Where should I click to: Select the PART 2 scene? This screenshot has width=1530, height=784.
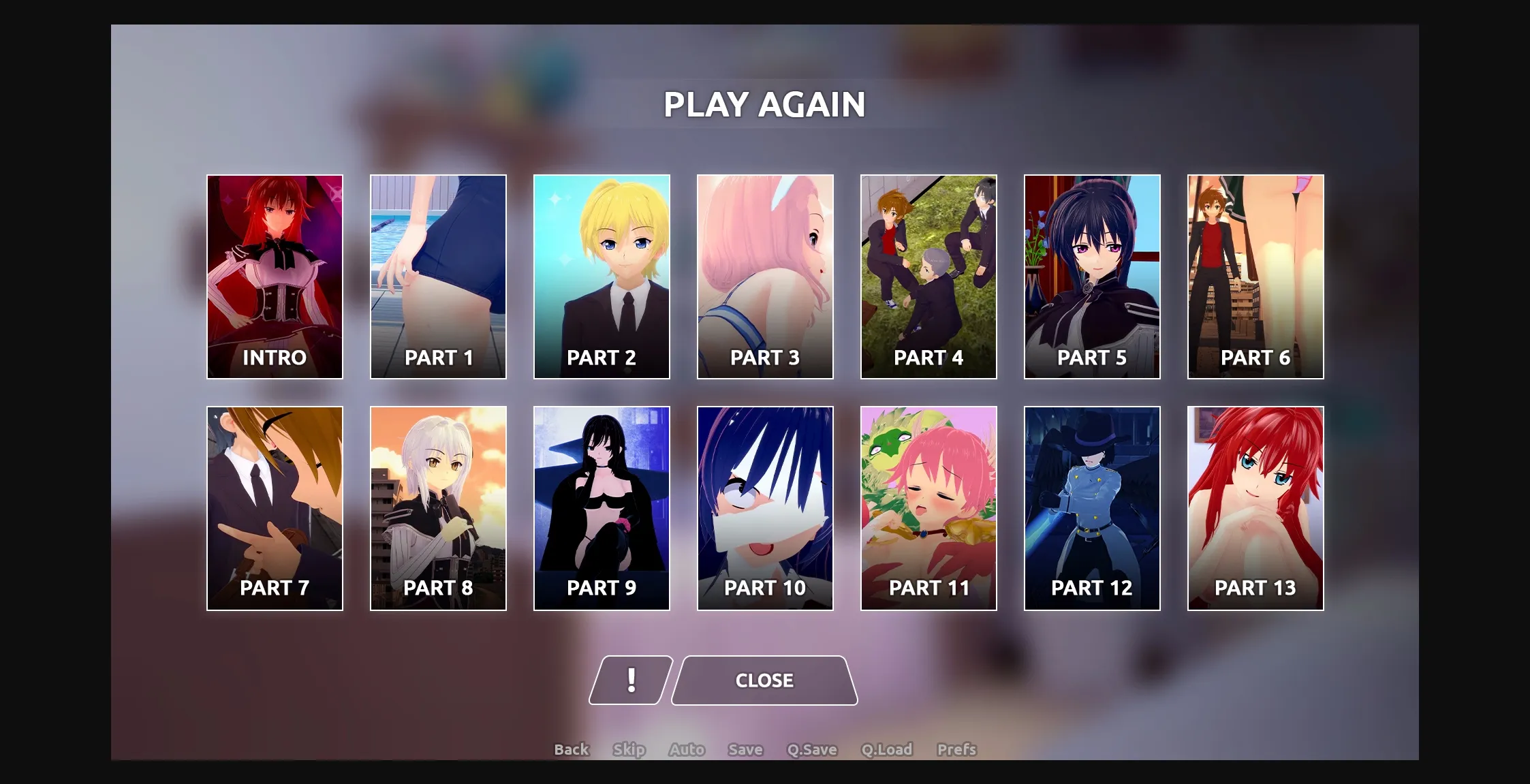(602, 275)
